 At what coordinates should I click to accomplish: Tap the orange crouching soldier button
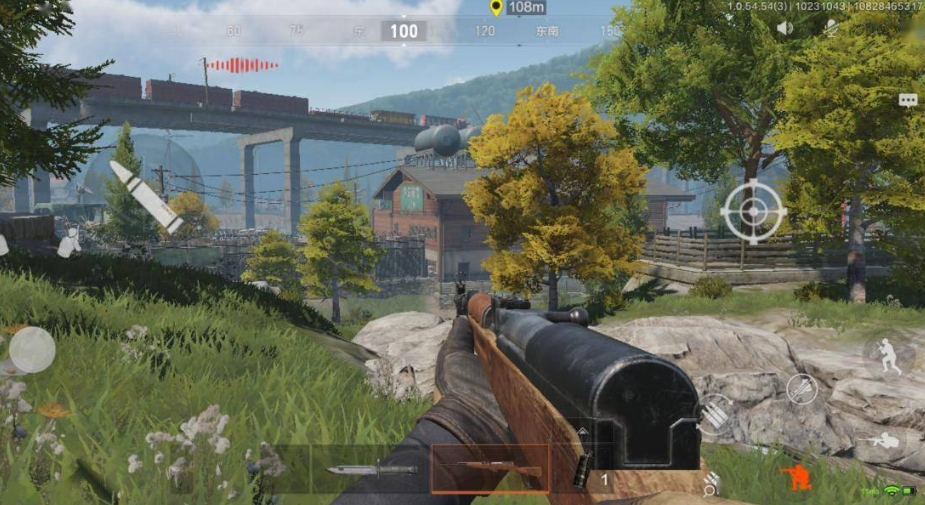click(x=796, y=476)
